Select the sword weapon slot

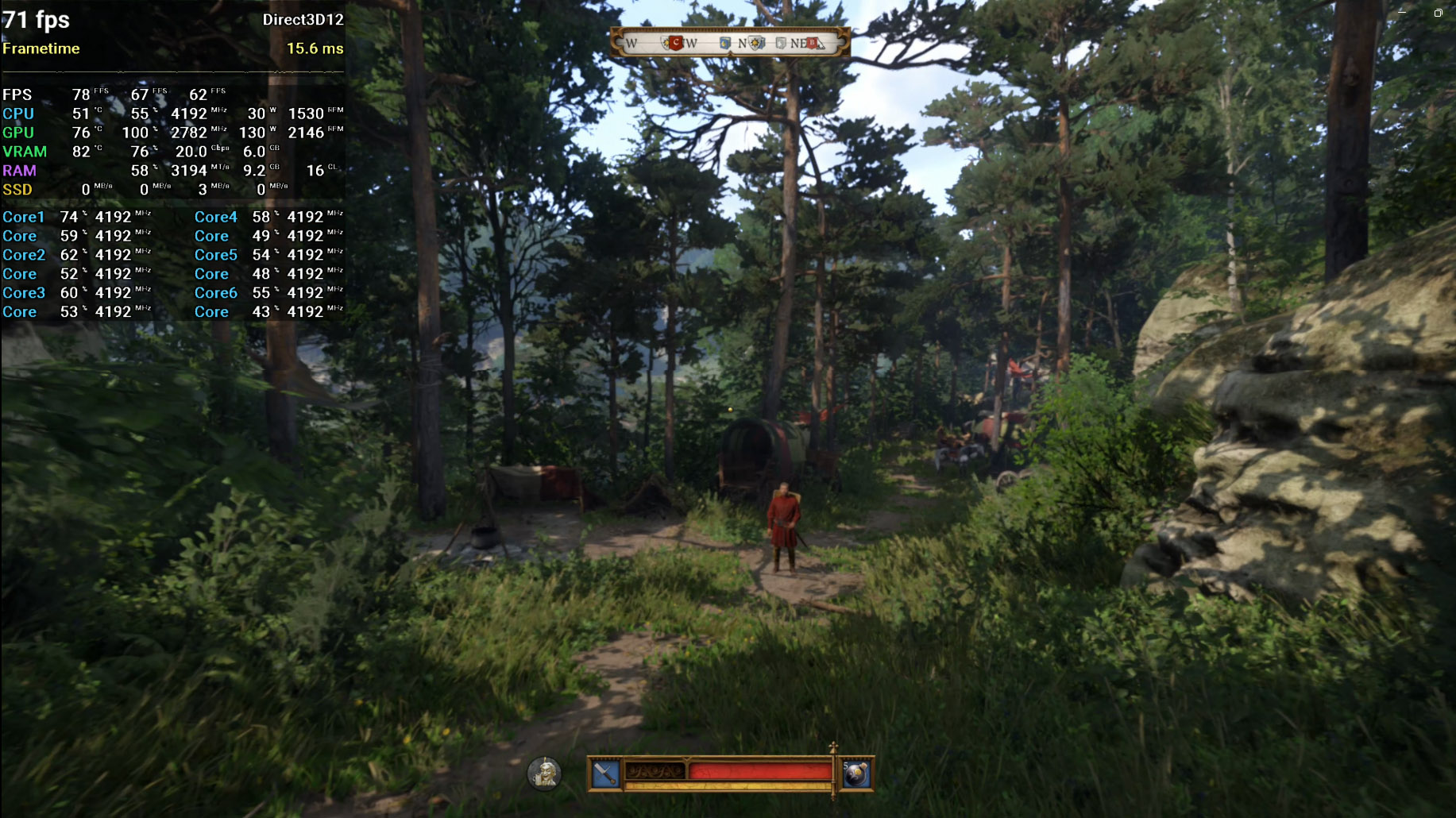605,774
